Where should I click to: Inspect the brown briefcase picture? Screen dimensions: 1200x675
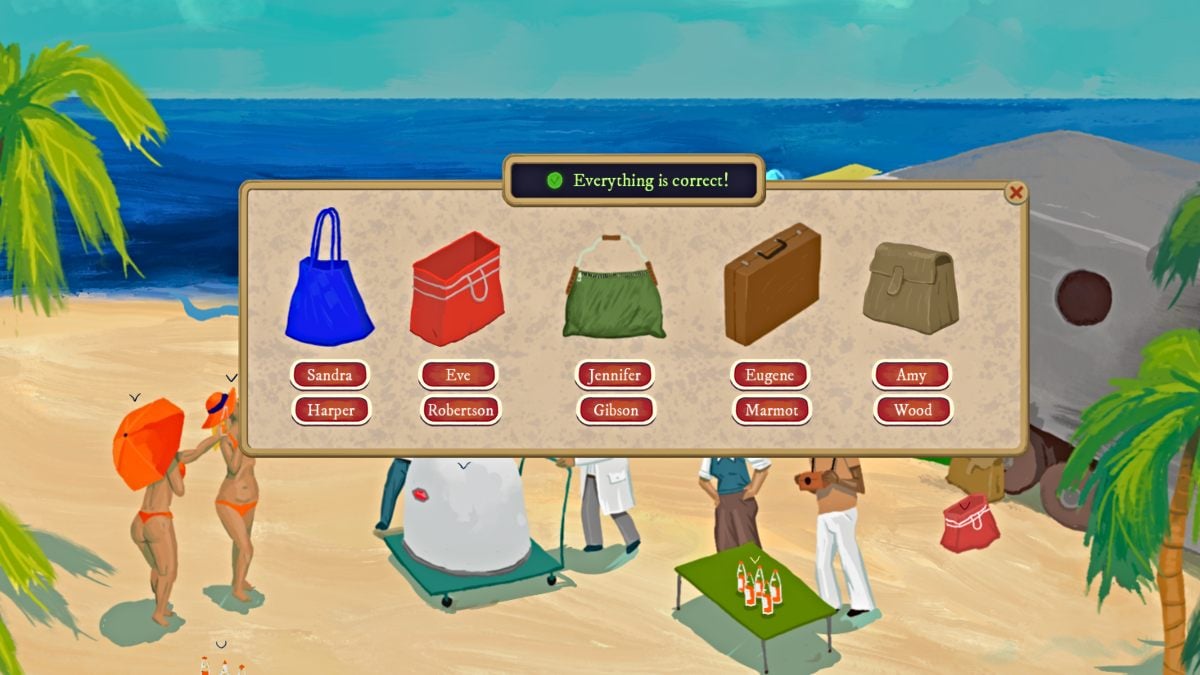coord(771,283)
